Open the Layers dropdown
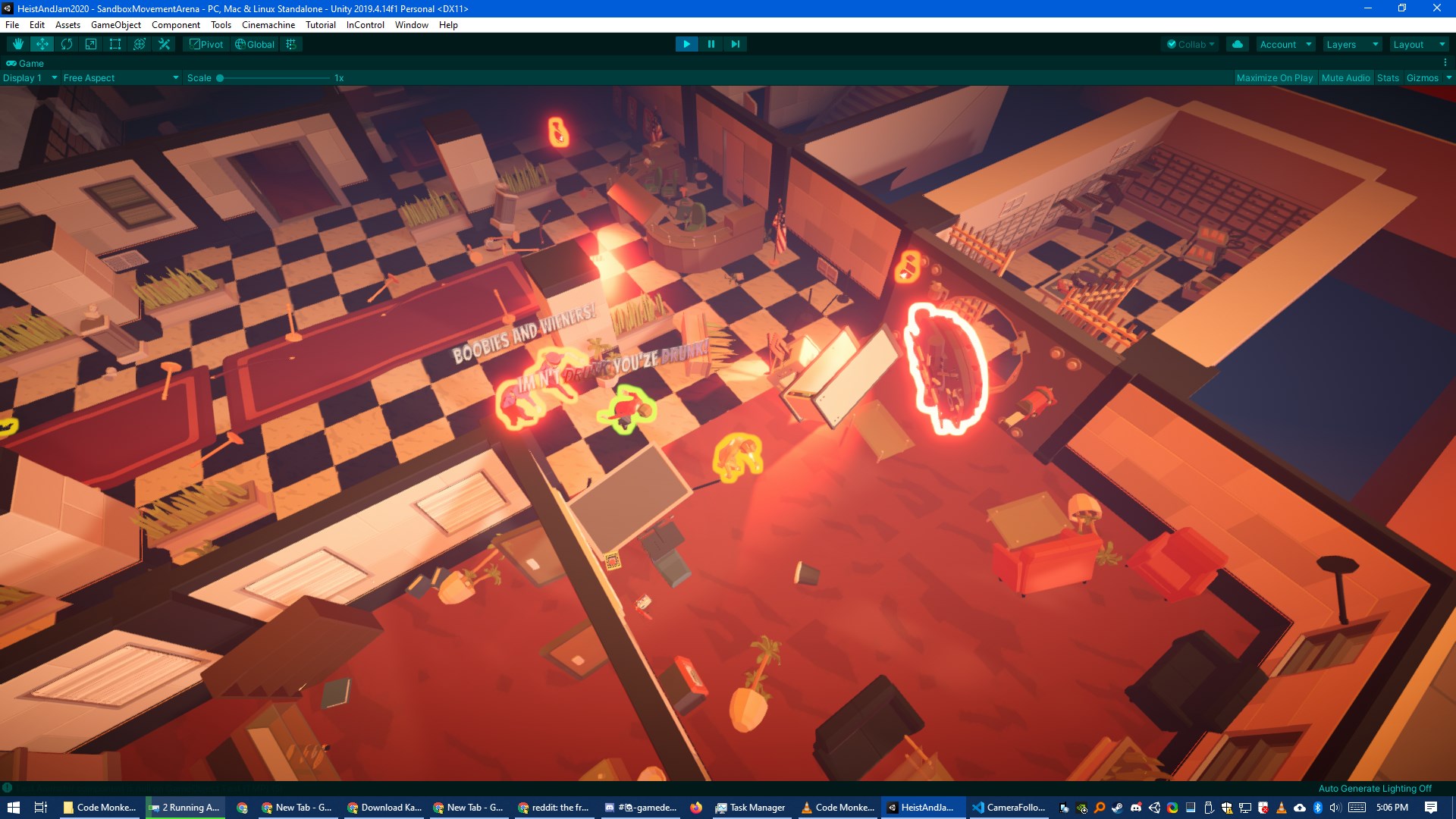The width and height of the screenshot is (1456, 819). click(1351, 44)
